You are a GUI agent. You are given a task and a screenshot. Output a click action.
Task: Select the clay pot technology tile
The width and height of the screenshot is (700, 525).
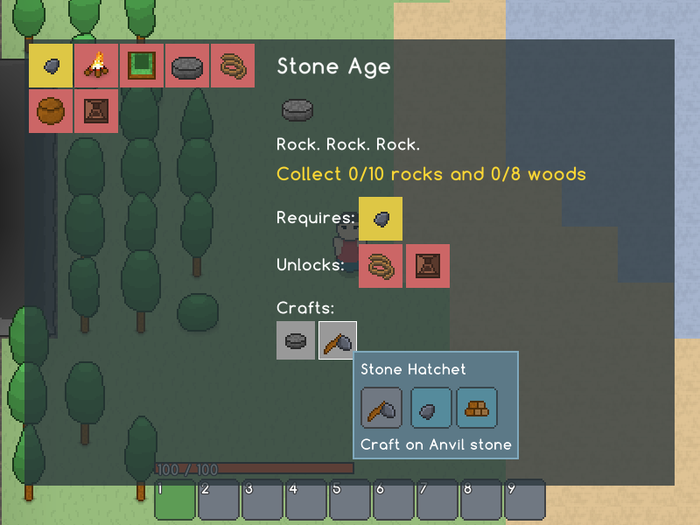(51, 111)
